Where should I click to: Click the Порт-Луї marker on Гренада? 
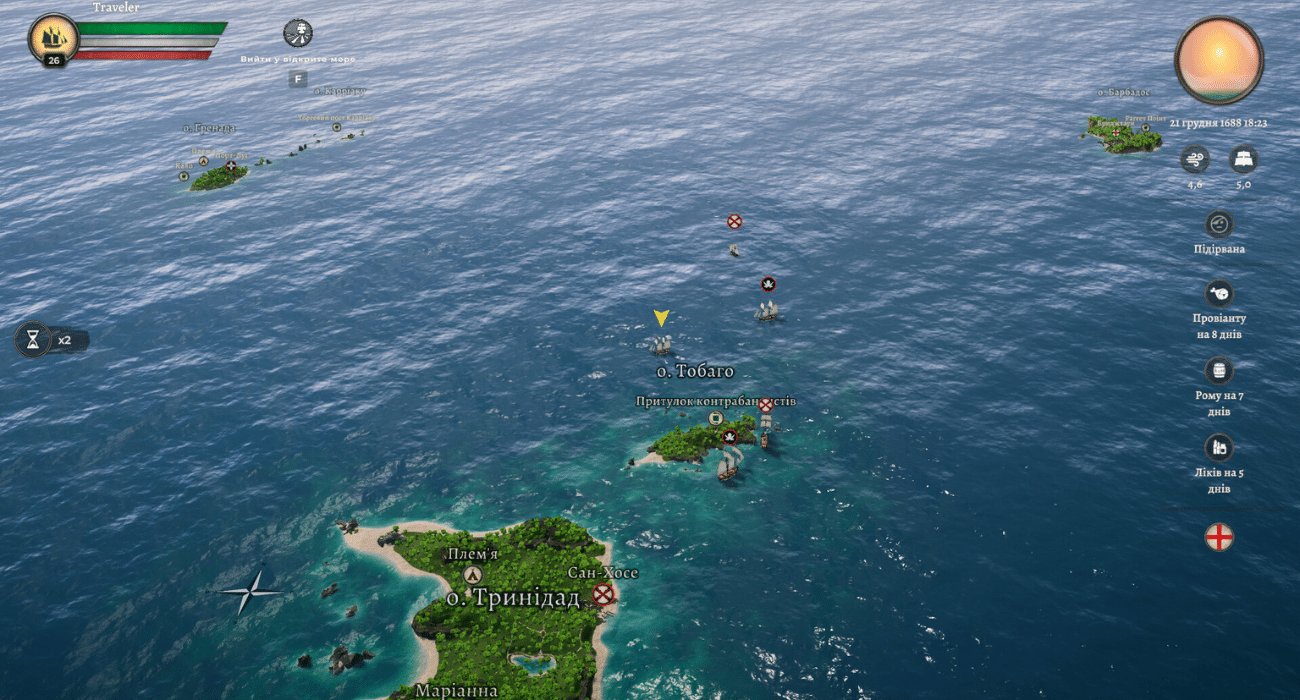click(x=231, y=166)
